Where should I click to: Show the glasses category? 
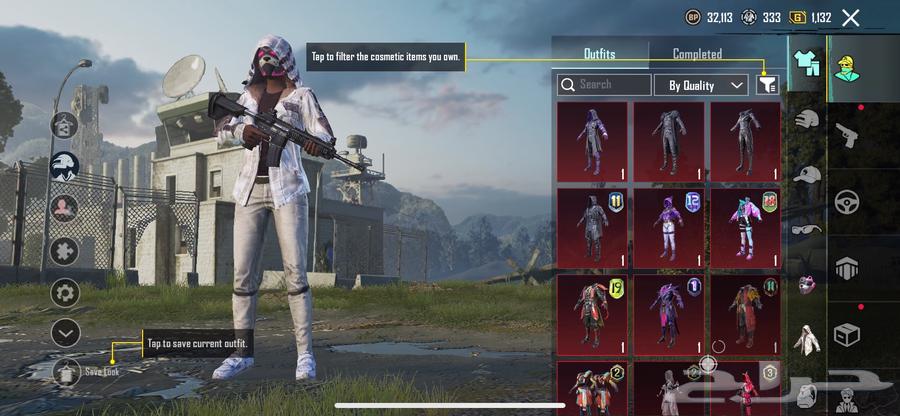point(806,228)
